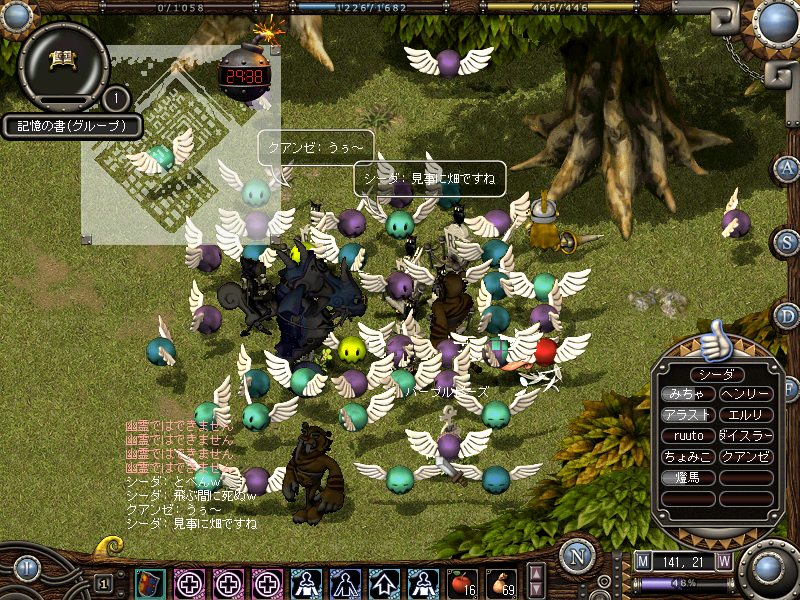This screenshot has width=800, height=600.
Task: Select party member ruuto
Action: coord(687,436)
